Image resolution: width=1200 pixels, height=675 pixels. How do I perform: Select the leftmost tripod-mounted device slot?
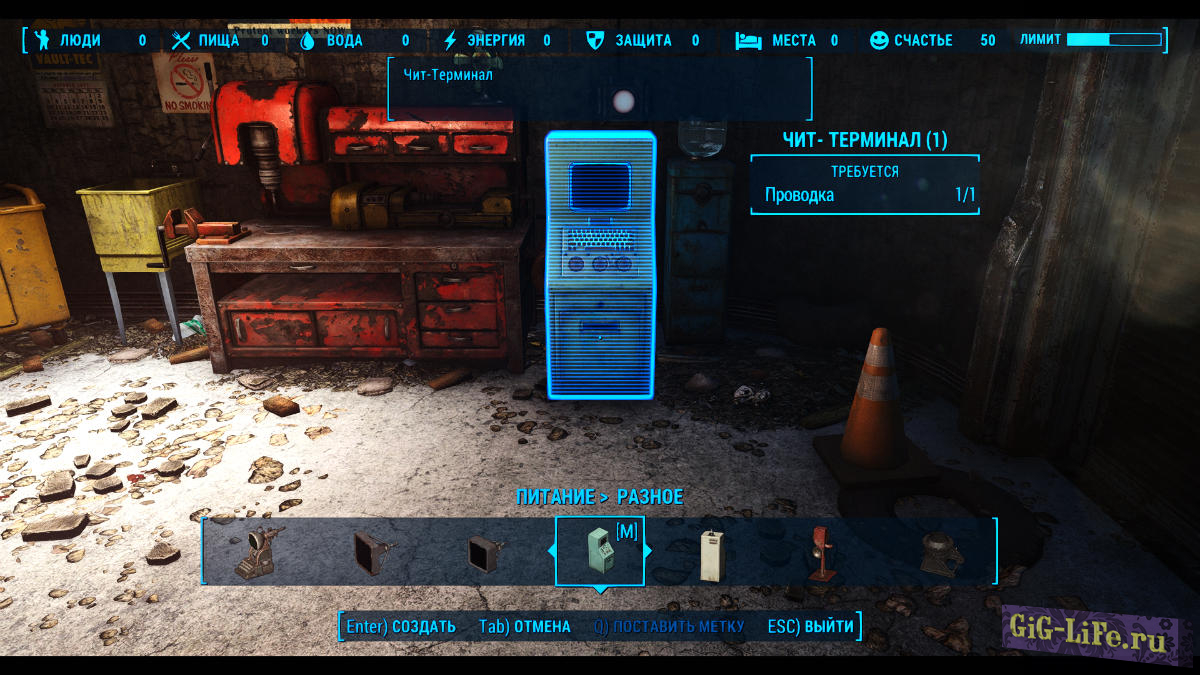click(259, 552)
